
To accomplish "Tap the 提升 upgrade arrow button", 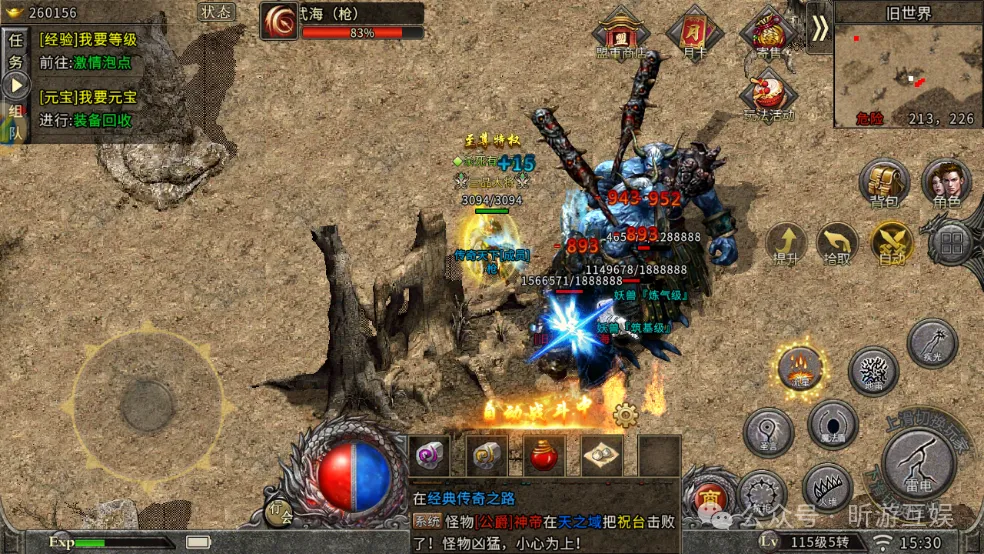I will click(x=786, y=243).
